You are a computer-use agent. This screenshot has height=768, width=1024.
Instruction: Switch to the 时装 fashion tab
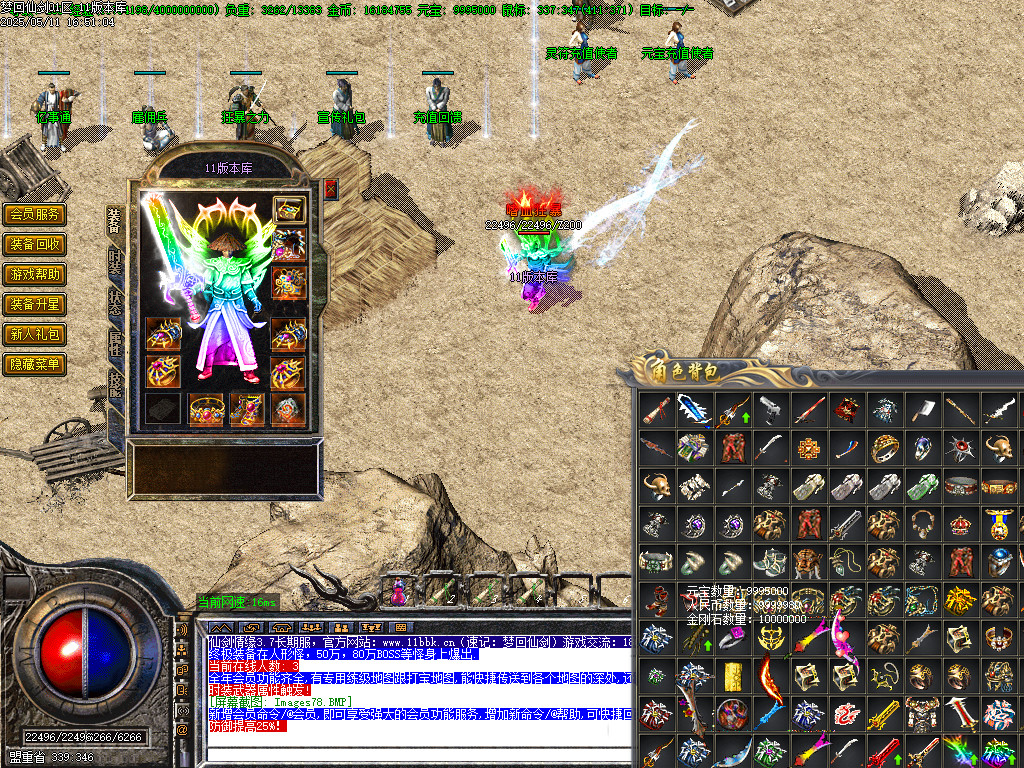click(115, 263)
